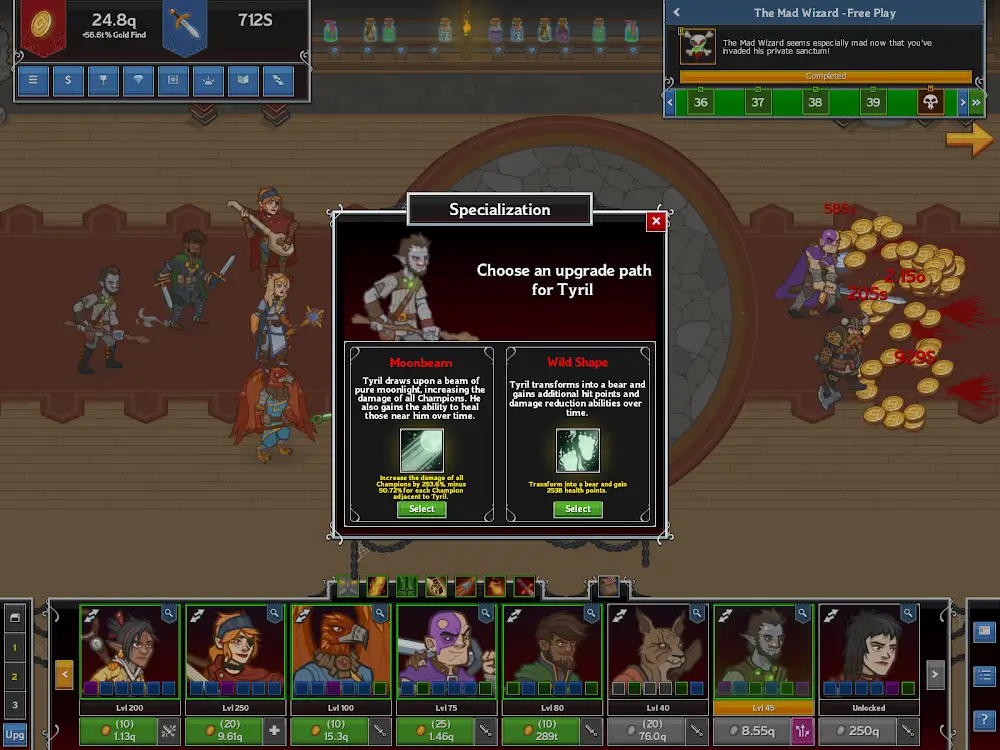Level up the Lvl 250 champion for 9.61q

[224, 731]
